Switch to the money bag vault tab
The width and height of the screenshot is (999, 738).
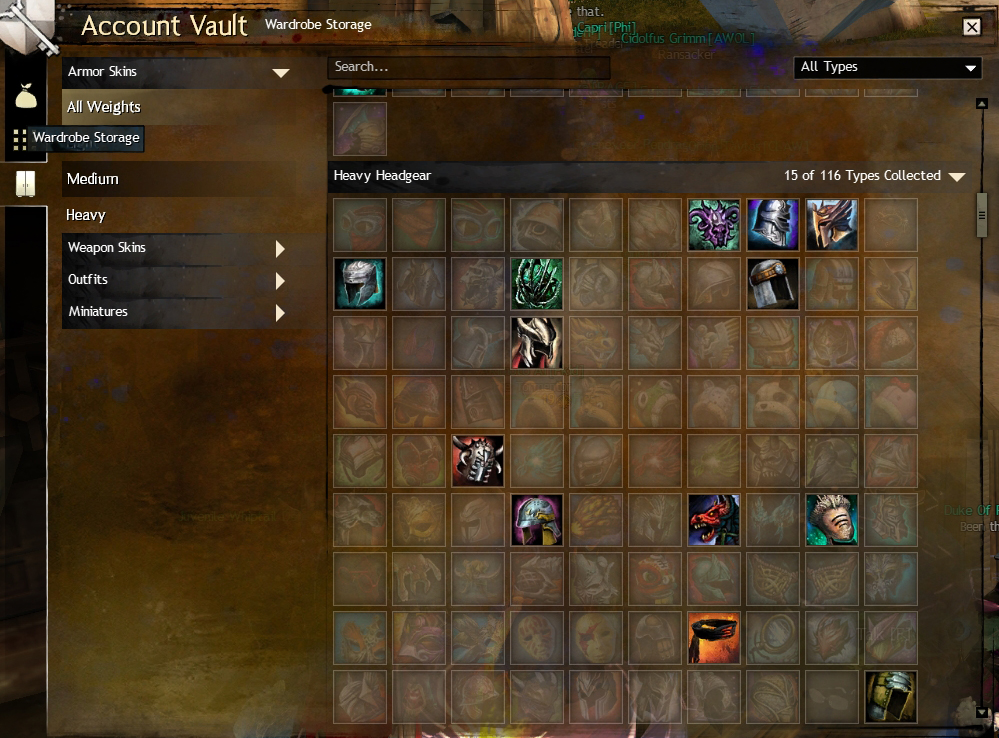click(x=25, y=97)
